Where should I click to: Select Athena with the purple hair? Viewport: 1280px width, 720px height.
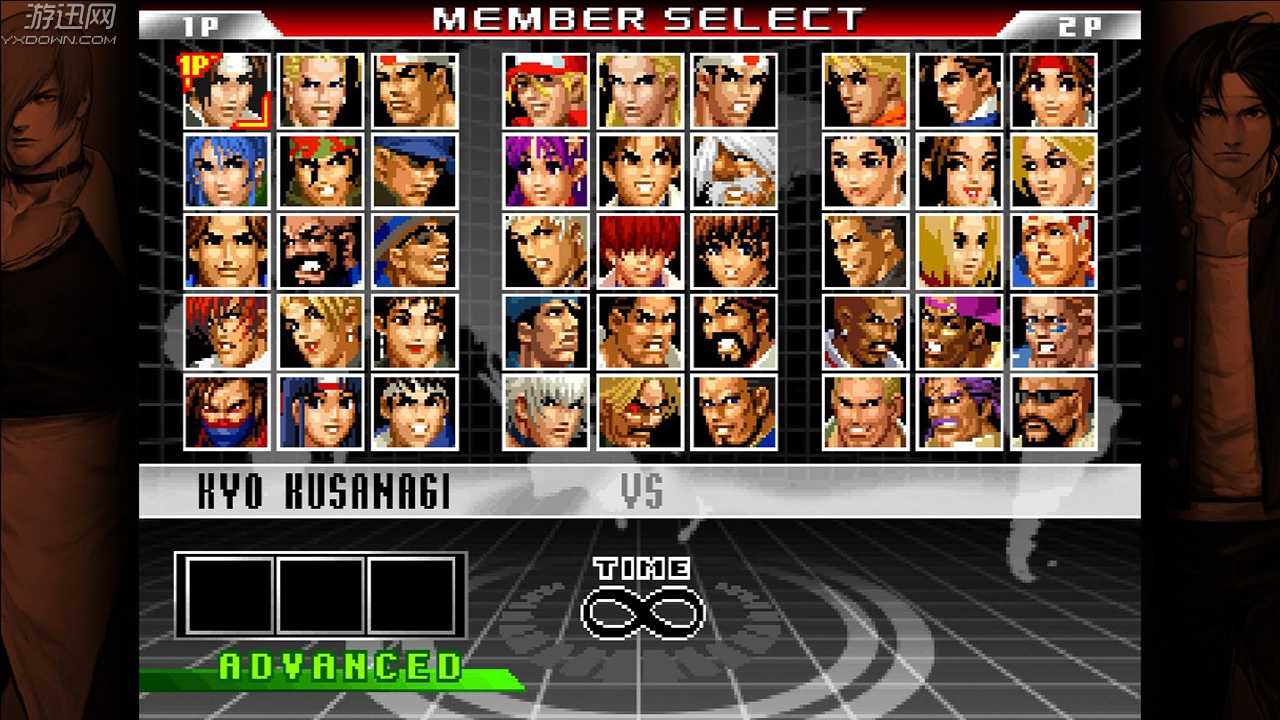pyautogui.click(x=546, y=171)
